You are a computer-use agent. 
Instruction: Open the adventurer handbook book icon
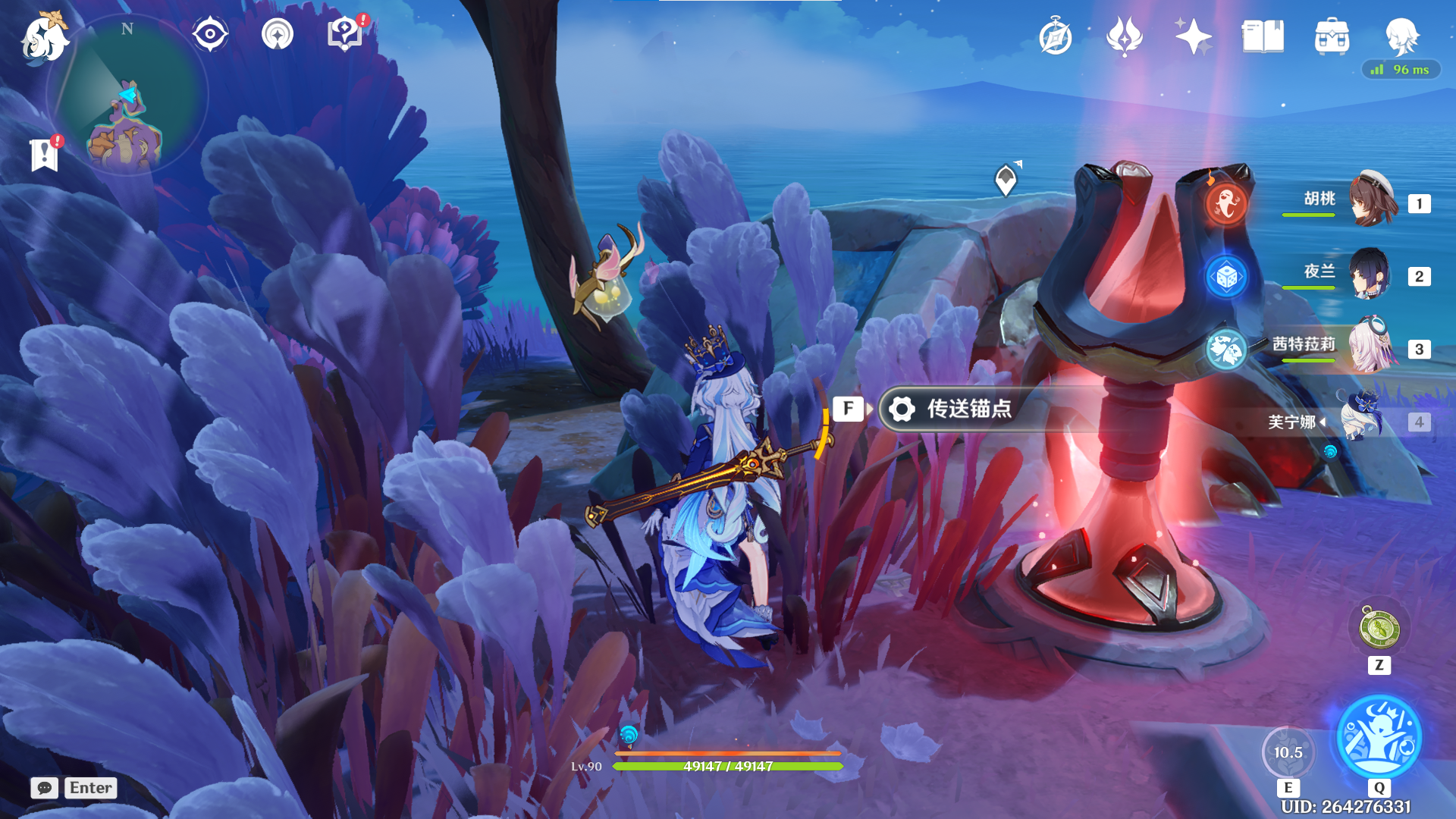pyautogui.click(x=1263, y=36)
